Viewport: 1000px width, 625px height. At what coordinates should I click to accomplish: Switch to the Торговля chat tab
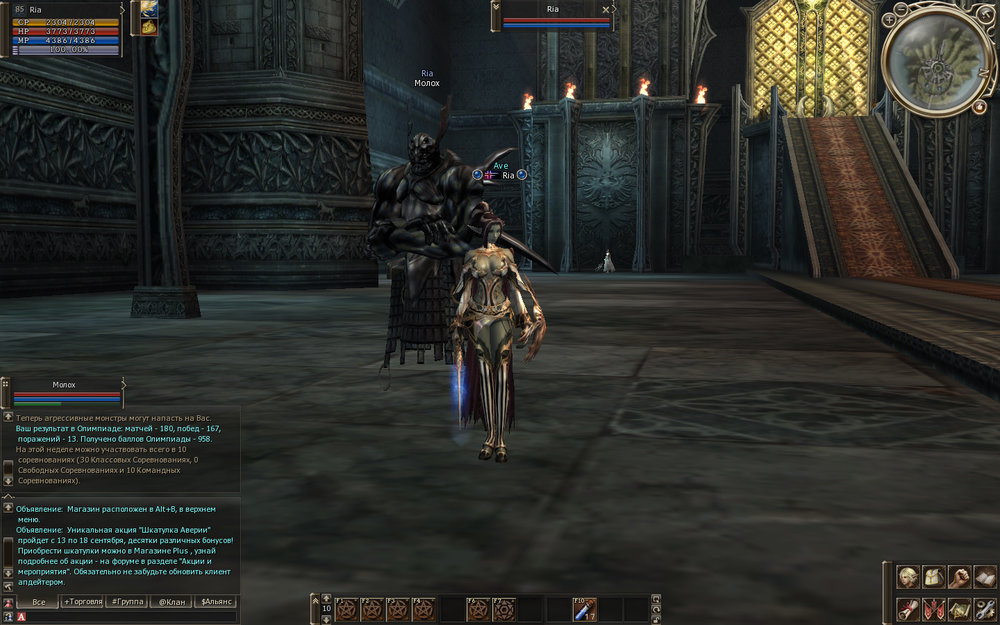coord(83,602)
